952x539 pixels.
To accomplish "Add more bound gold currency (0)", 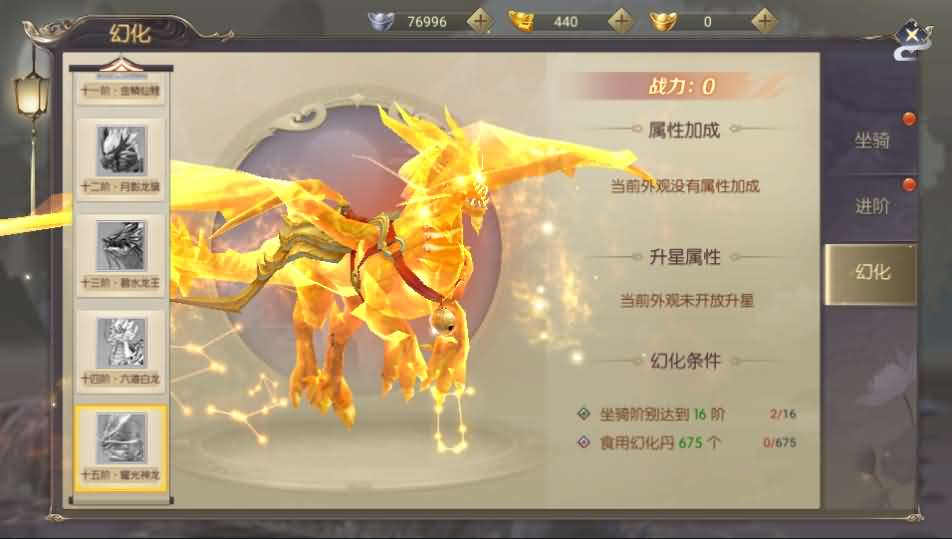I will pyautogui.click(x=765, y=21).
